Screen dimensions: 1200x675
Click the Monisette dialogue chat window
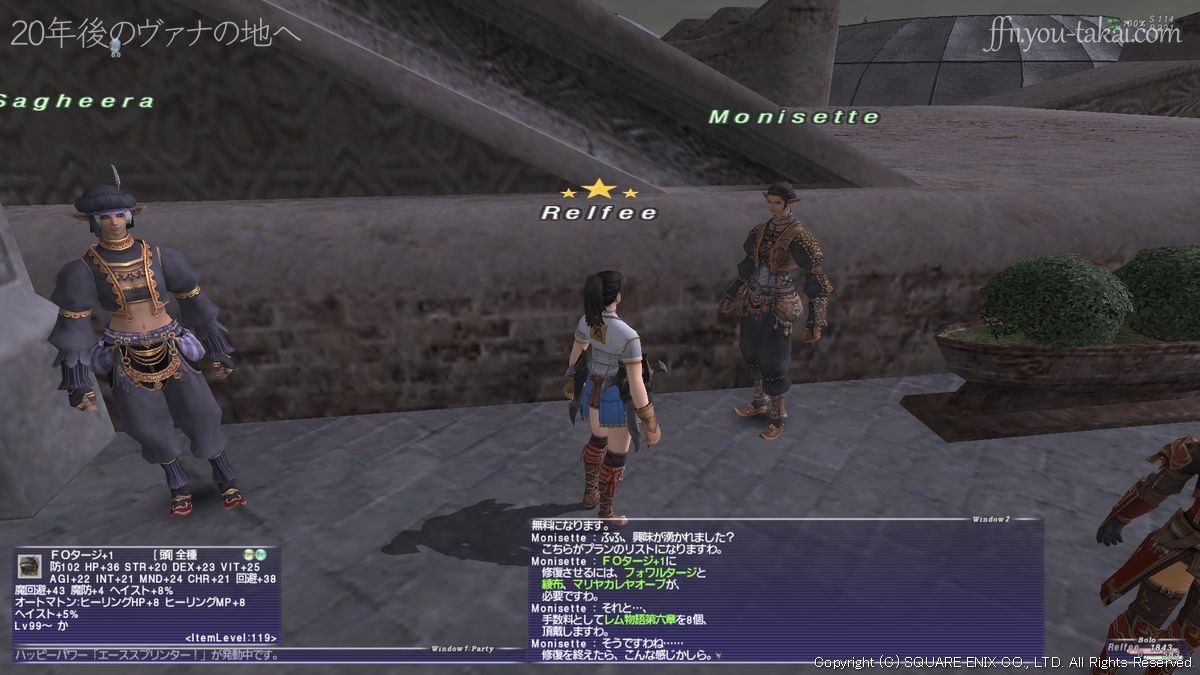(786, 590)
